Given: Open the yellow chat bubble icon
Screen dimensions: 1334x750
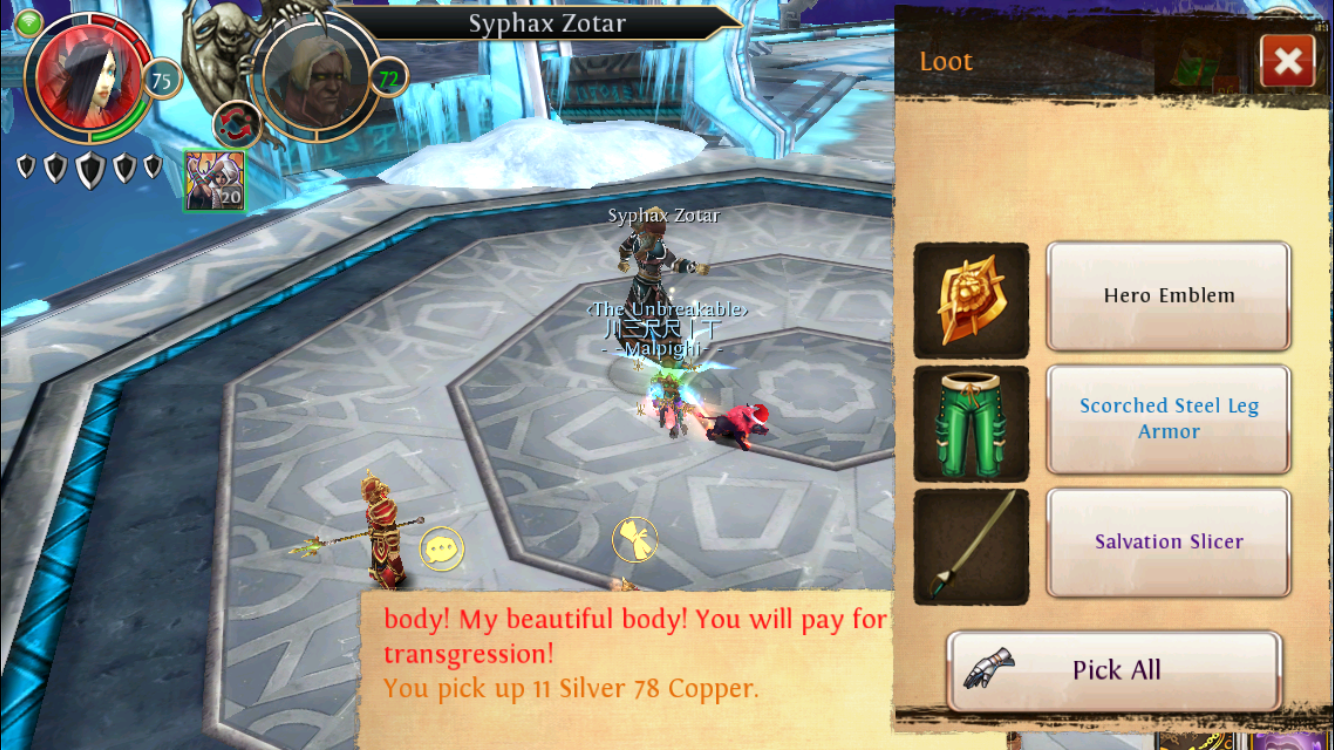Looking at the screenshot, I should 441,549.
